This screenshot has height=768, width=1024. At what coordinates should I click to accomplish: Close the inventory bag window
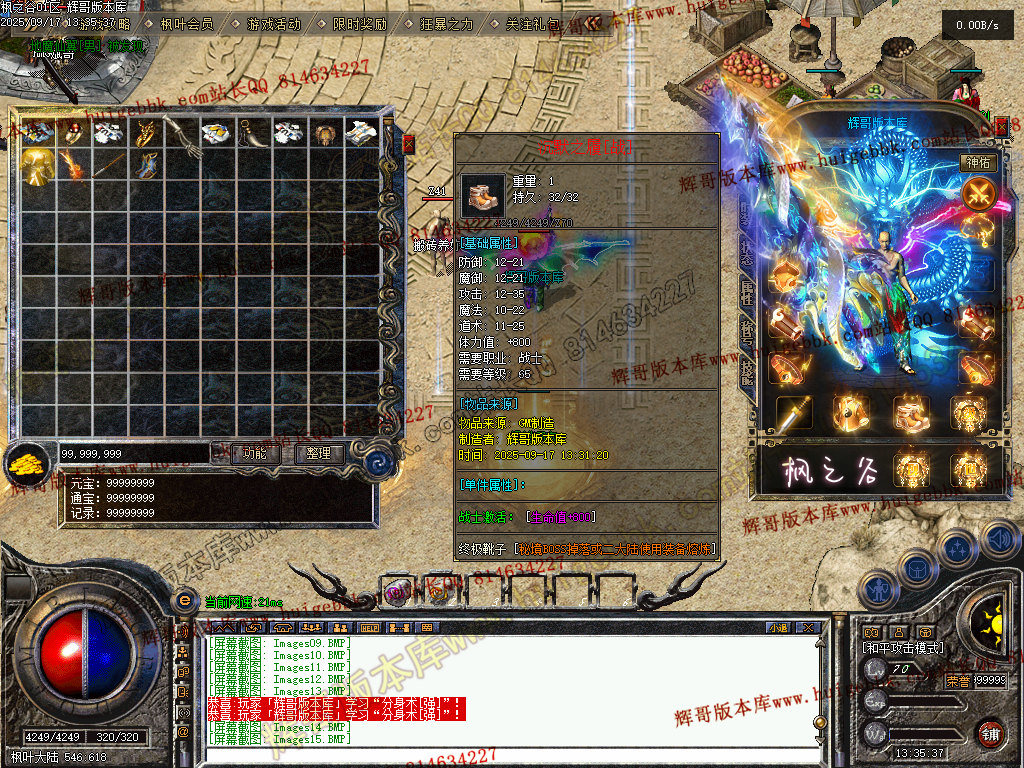[x=408, y=145]
